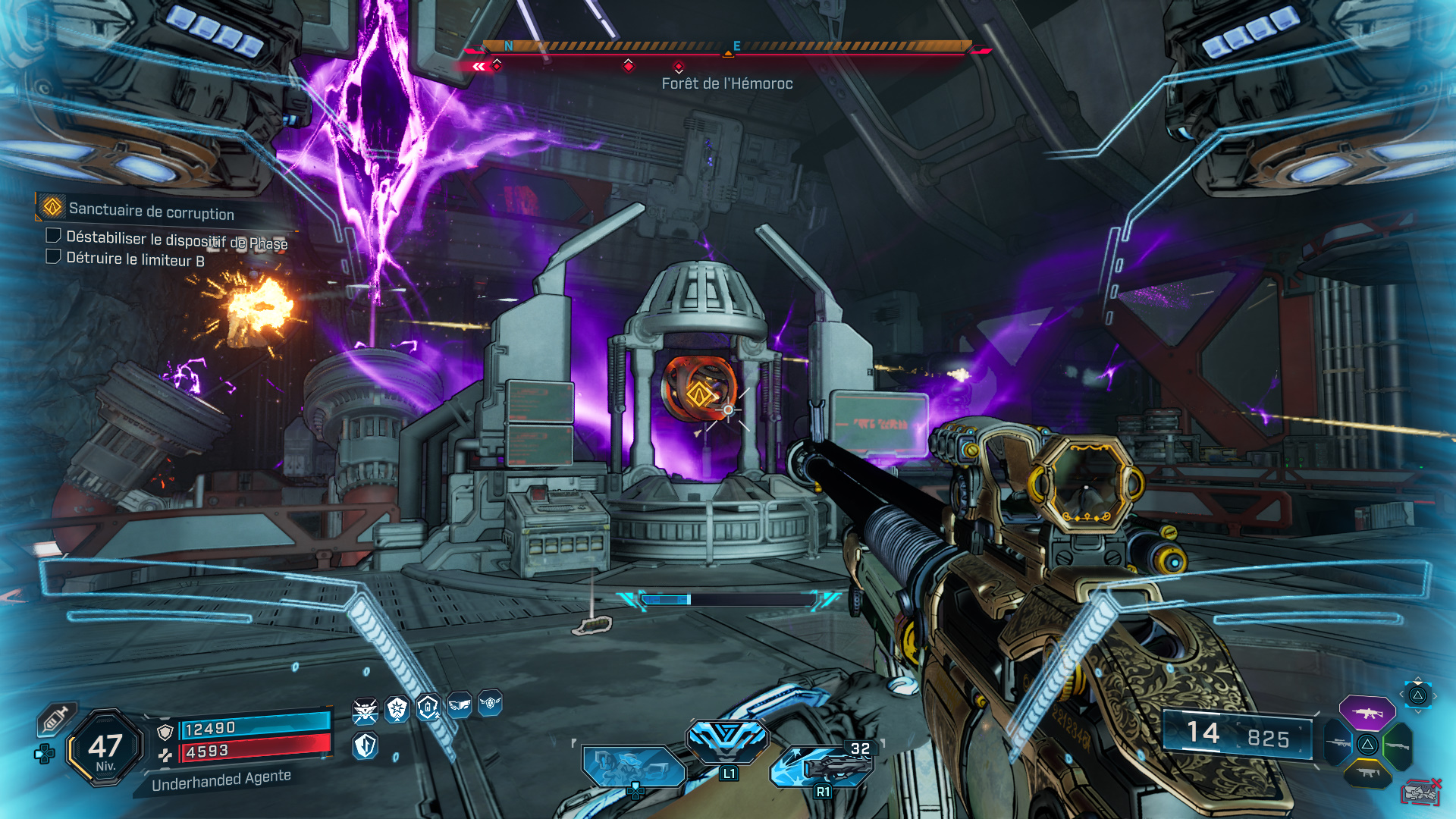Switch to the blue sniper rifle slot
The width and height of the screenshot is (1456, 819).
[x=1337, y=742]
